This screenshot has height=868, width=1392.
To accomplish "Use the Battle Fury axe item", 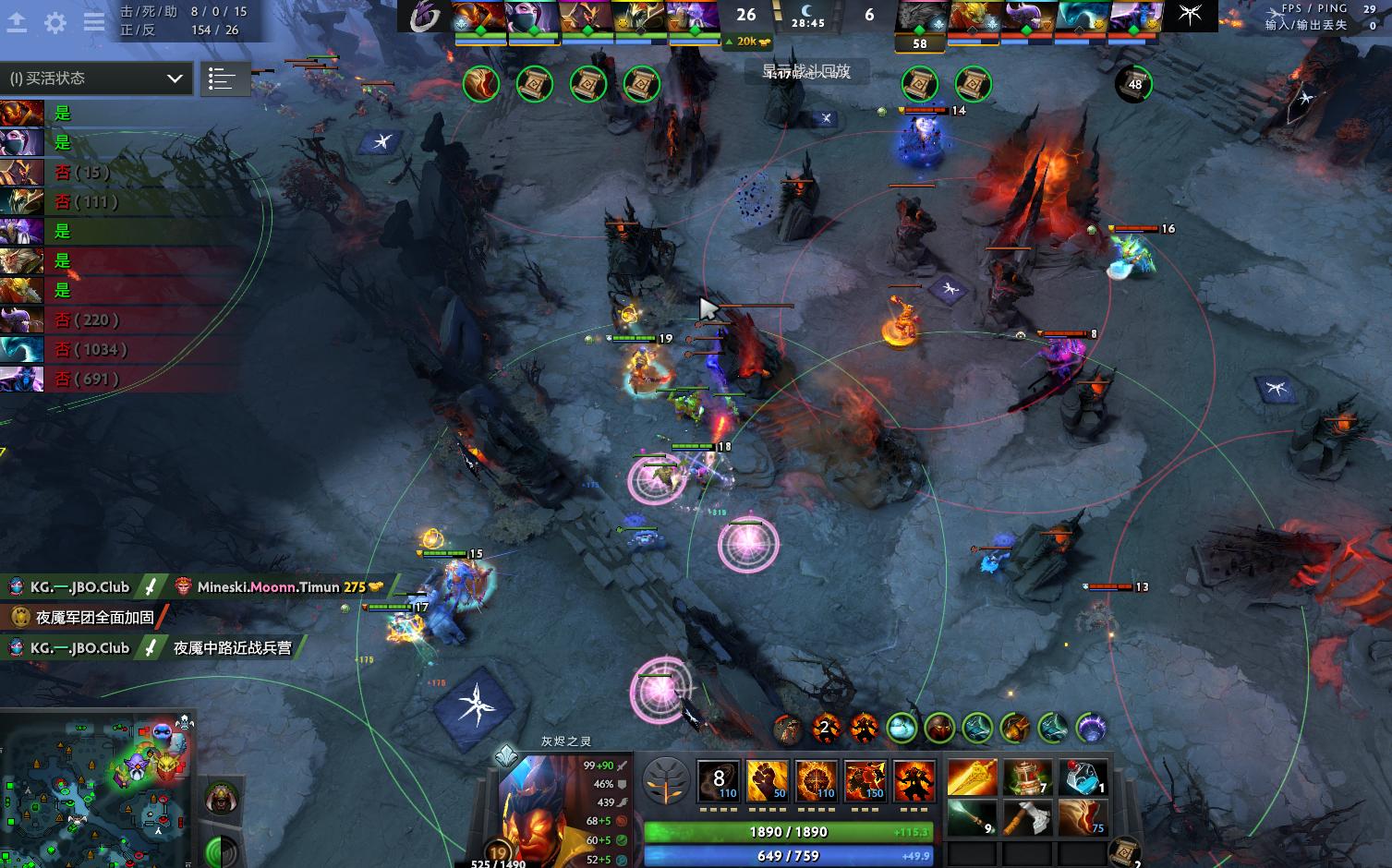I will (1027, 817).
